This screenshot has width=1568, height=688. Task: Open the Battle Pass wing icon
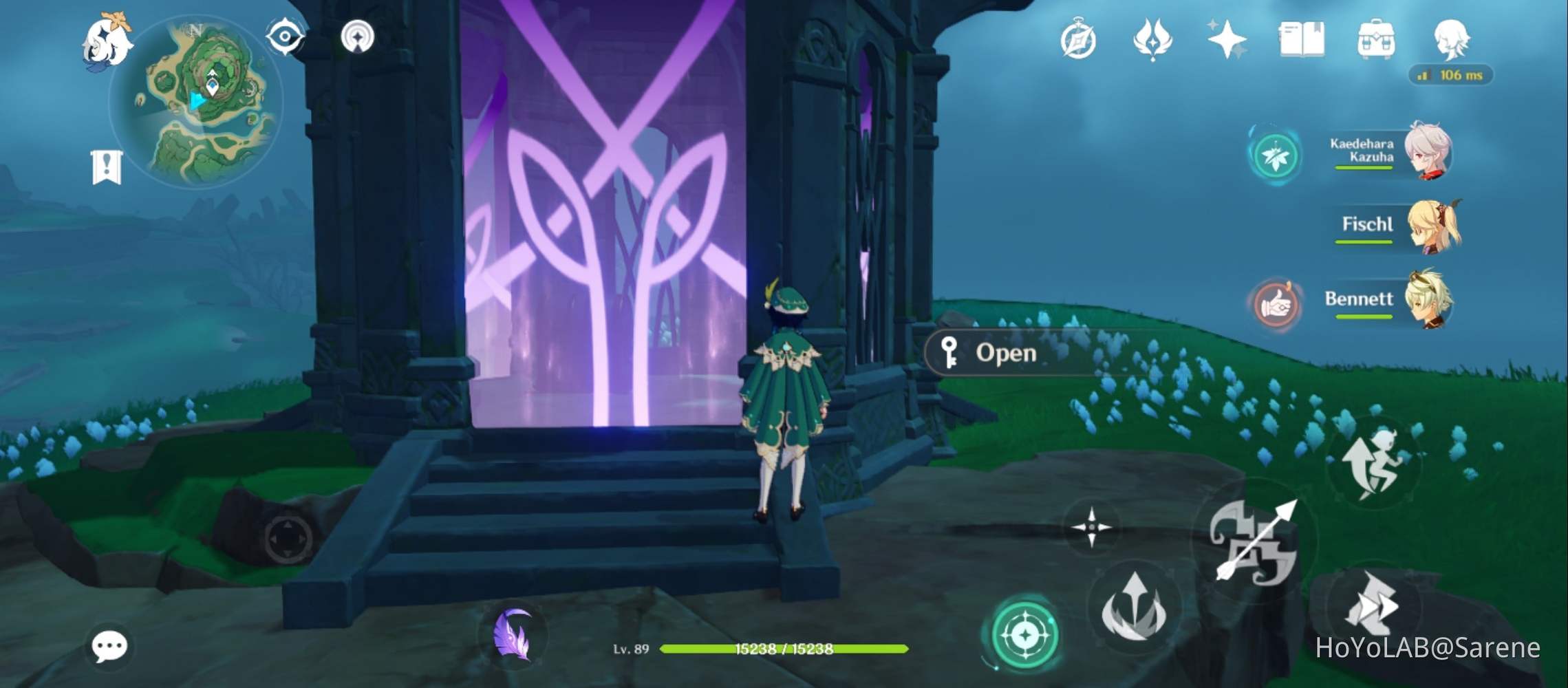tap(1153, 43)
